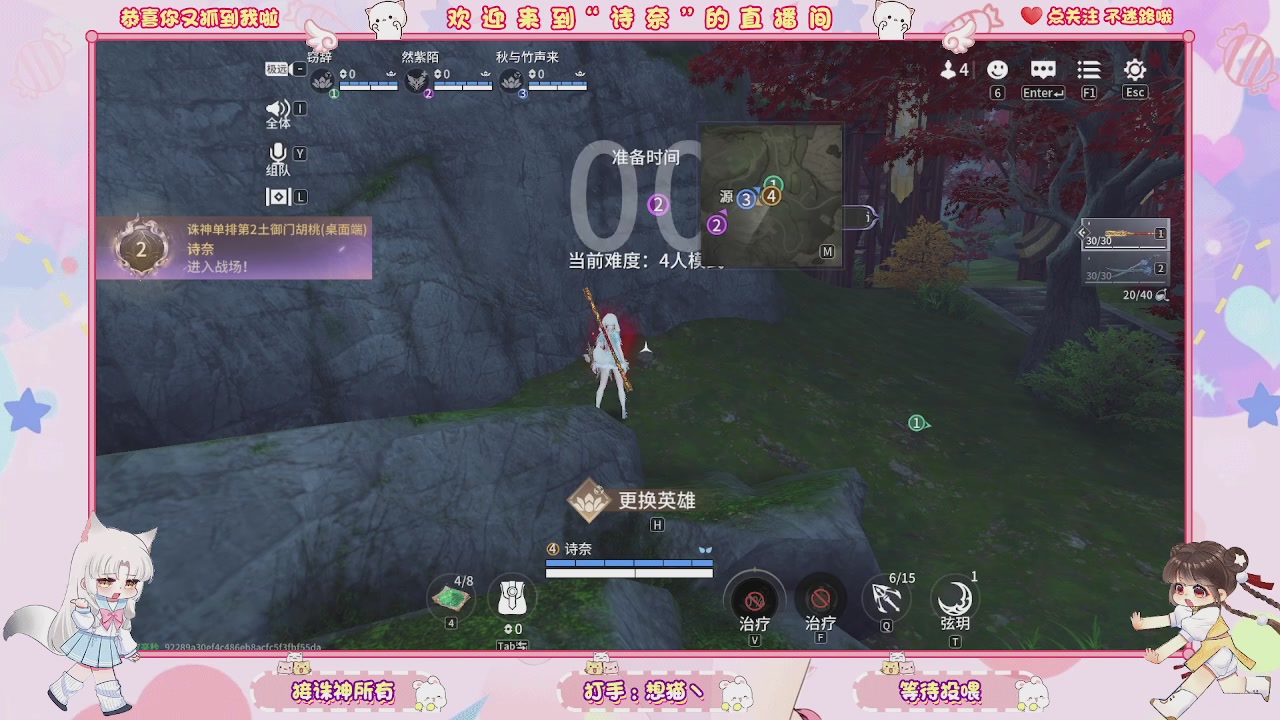Use the 治疗 heal skill bound to V
The height and width of the screenshot is (720, 1280).
tap(754, 601)
